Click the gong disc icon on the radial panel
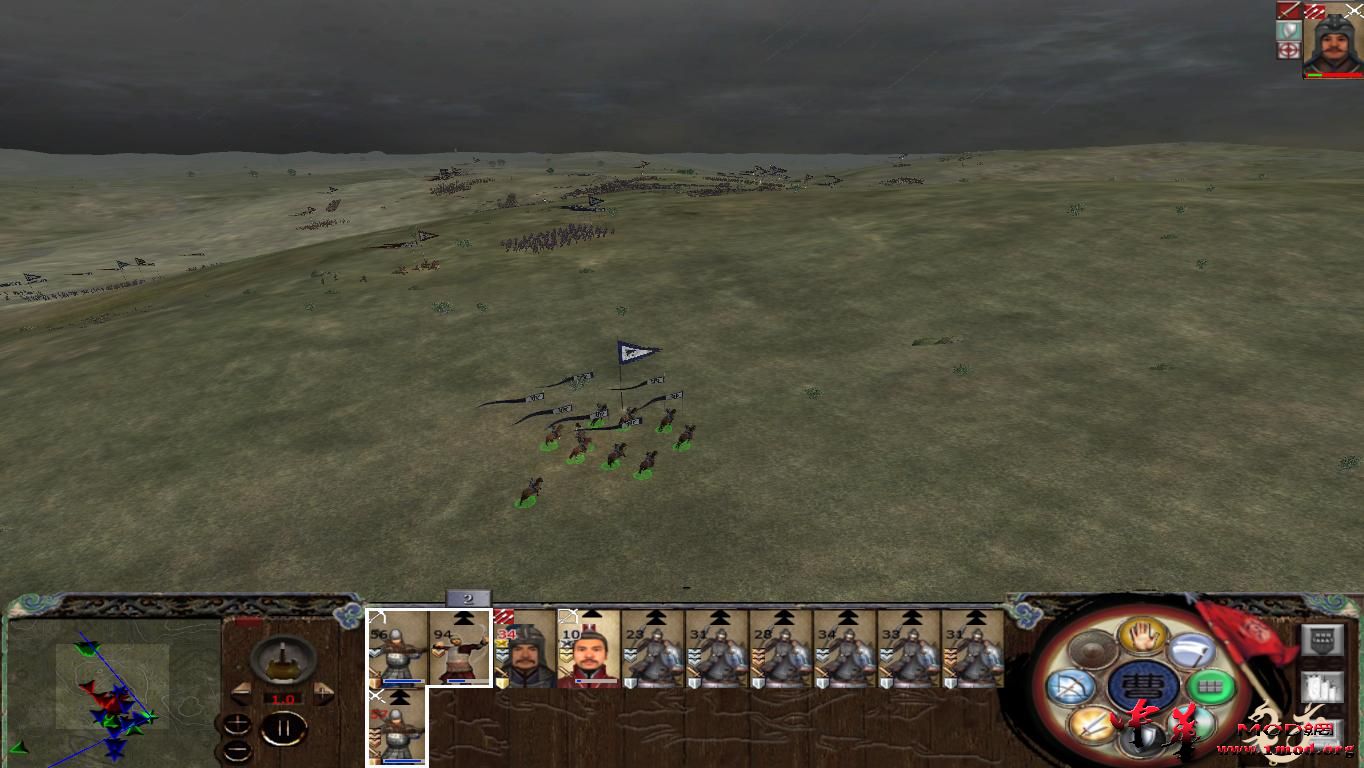The image size is (1364, 768). click(x=1093, y=650)
